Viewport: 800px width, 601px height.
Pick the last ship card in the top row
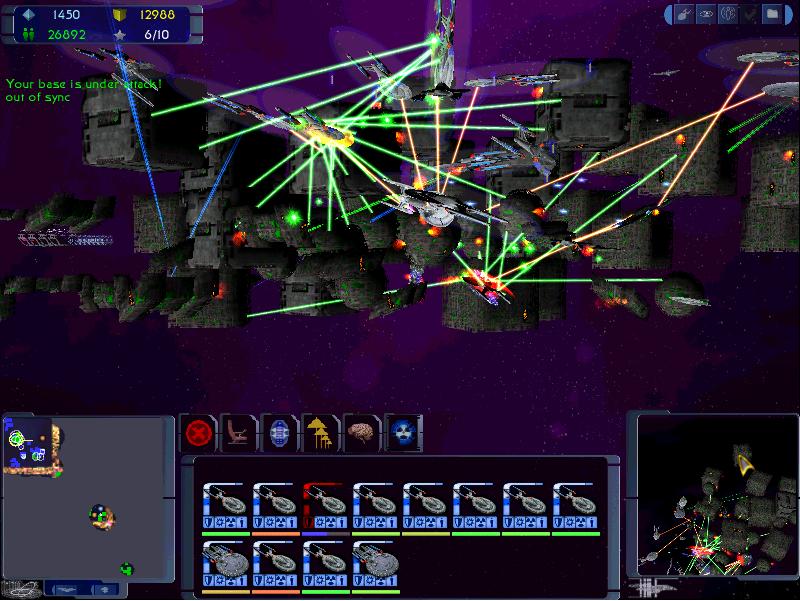point(576,507)
